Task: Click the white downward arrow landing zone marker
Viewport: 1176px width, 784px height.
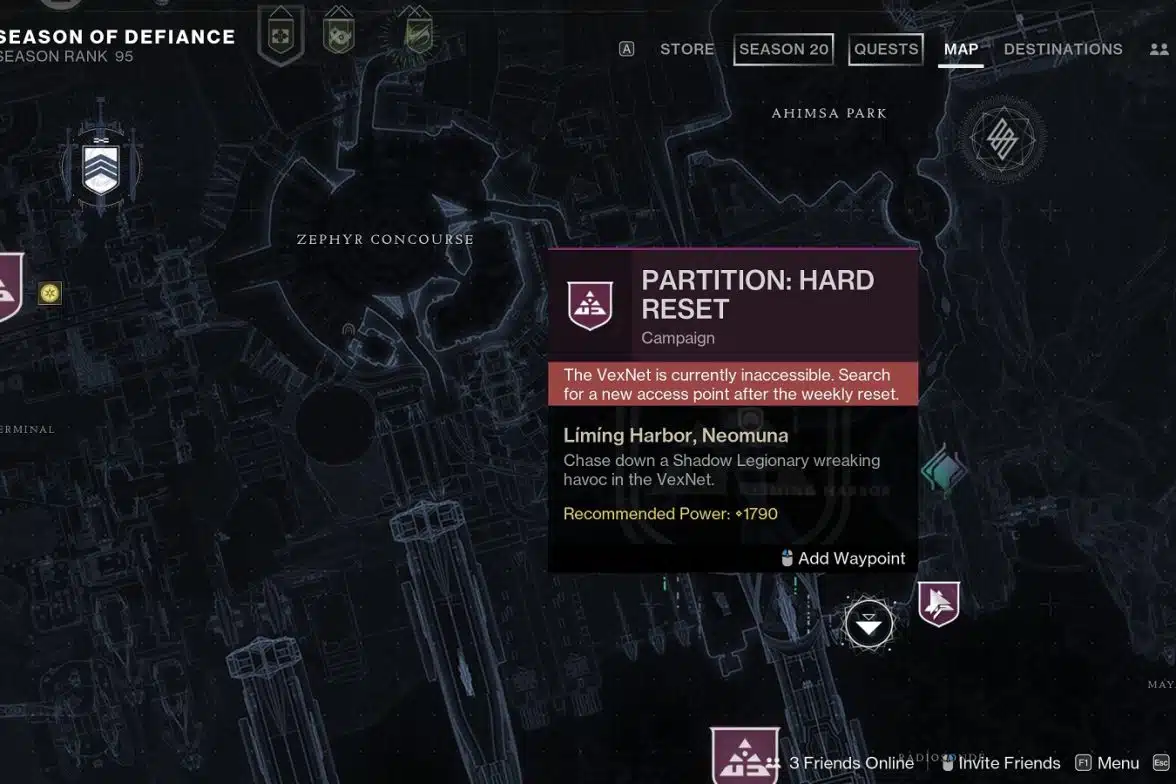Action: pos(868,625)
